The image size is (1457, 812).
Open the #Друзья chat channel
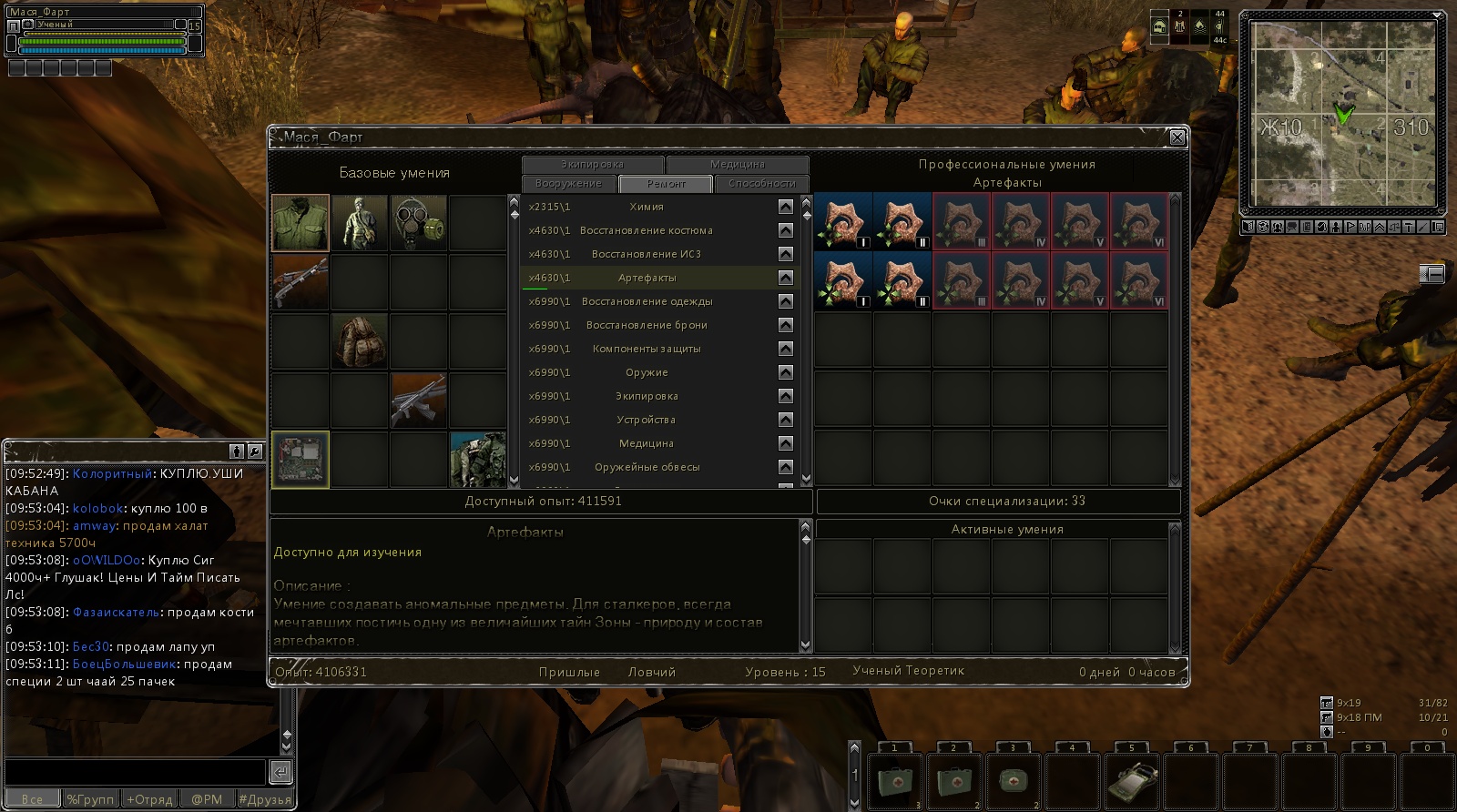265,799
